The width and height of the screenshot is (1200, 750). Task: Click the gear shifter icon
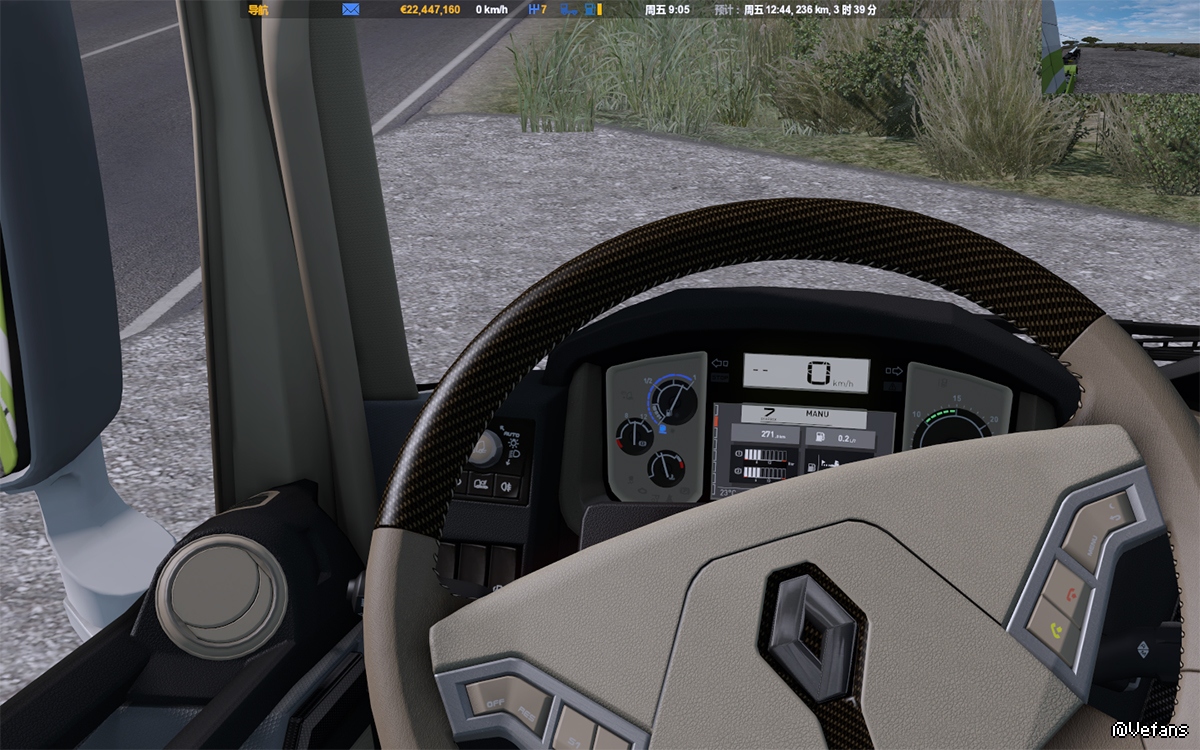click(x=534, y=10)
